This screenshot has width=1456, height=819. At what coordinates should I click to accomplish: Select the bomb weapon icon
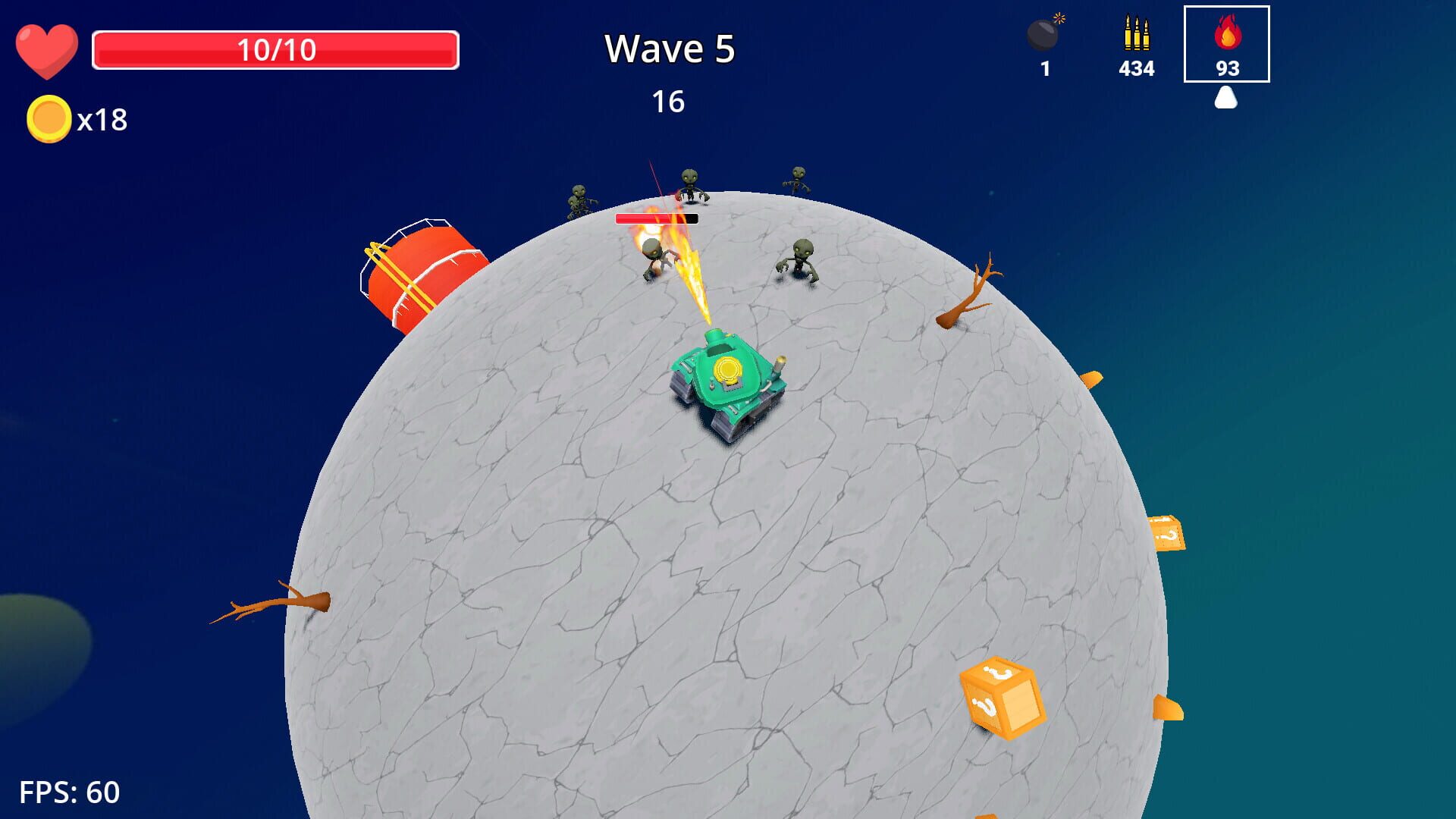(x=1044, y=34)
